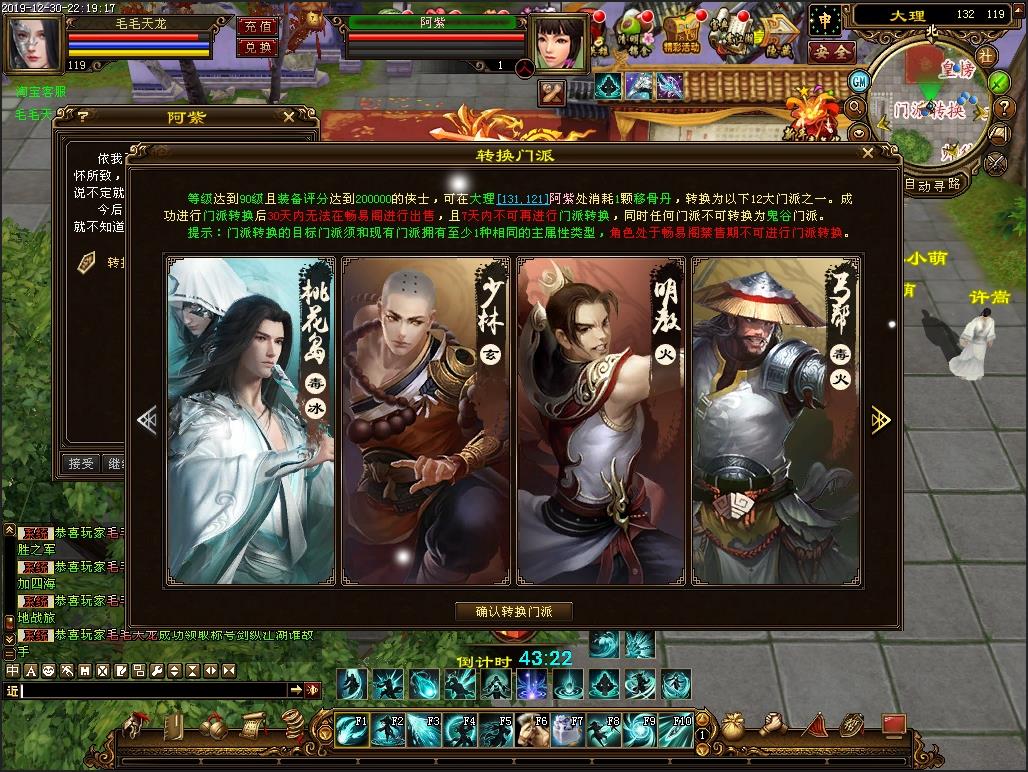1028x772 pixels.
Task: Choose the 少林 monk sect card
Action: (426, 420)
